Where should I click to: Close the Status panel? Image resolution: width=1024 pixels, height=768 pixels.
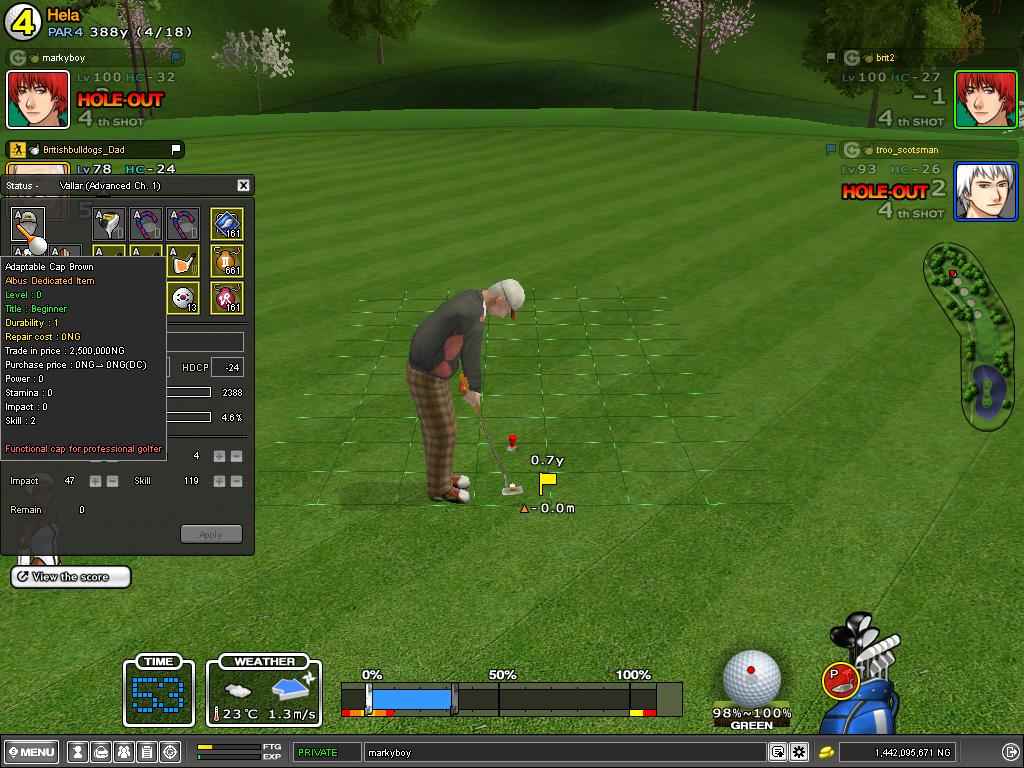click(243, 185)
